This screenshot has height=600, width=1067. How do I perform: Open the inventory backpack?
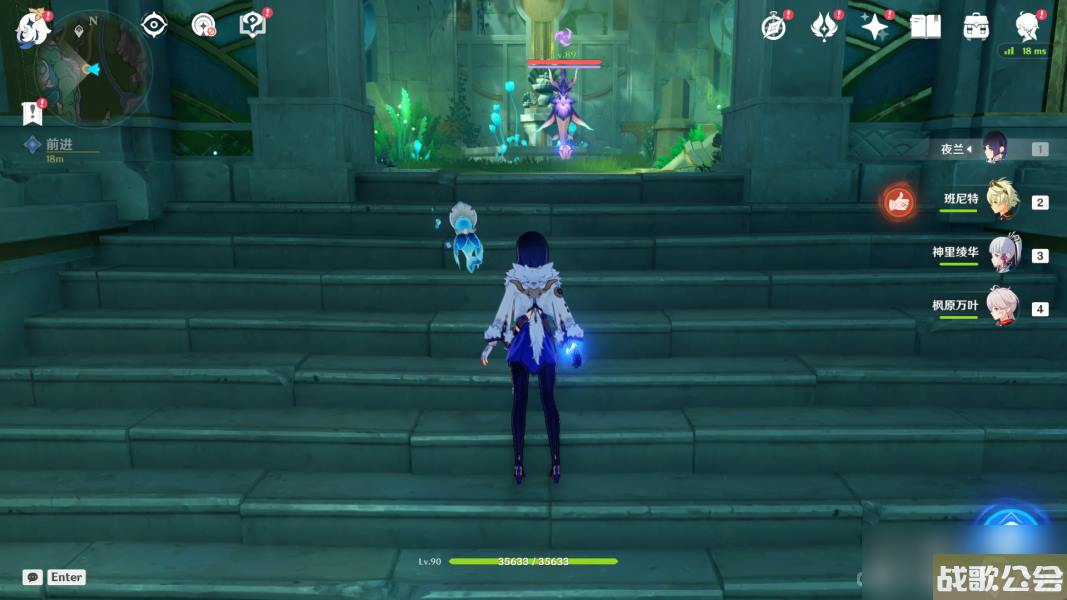pyautogui.click(x=976, y=27)
